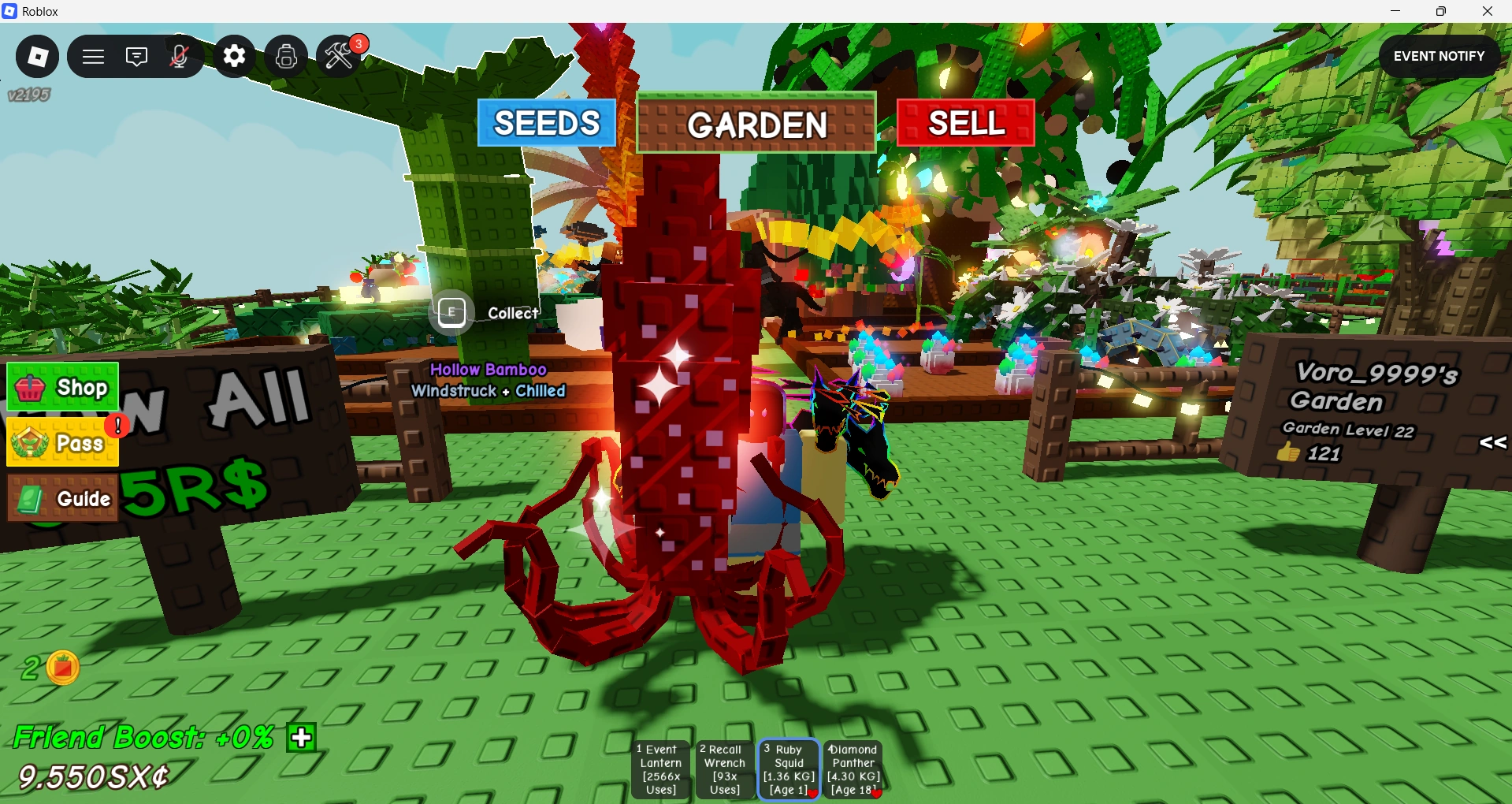Viewport: 1512px width, 804px height.
Task: Open the settings gear icon
Action: (x=234, y=56)
